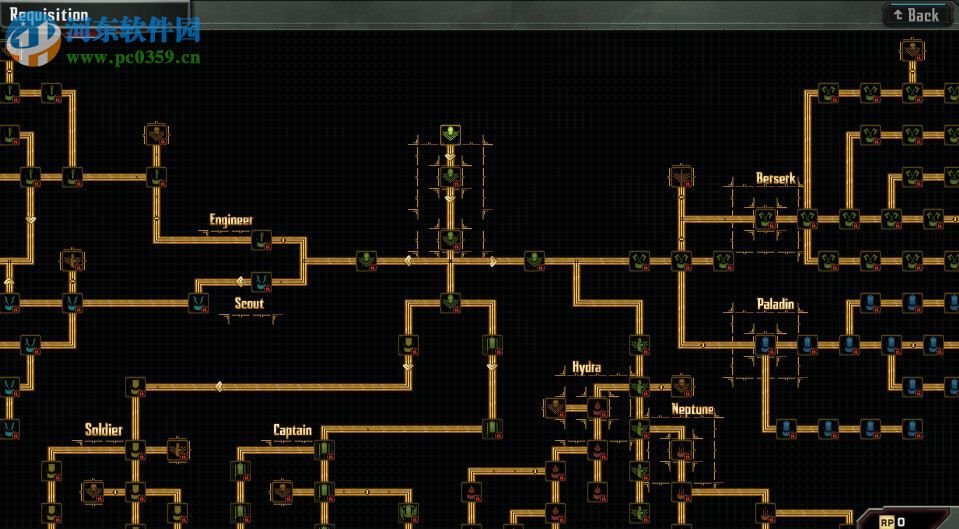Open the Captain class node
959x529 pixels.
323,449
